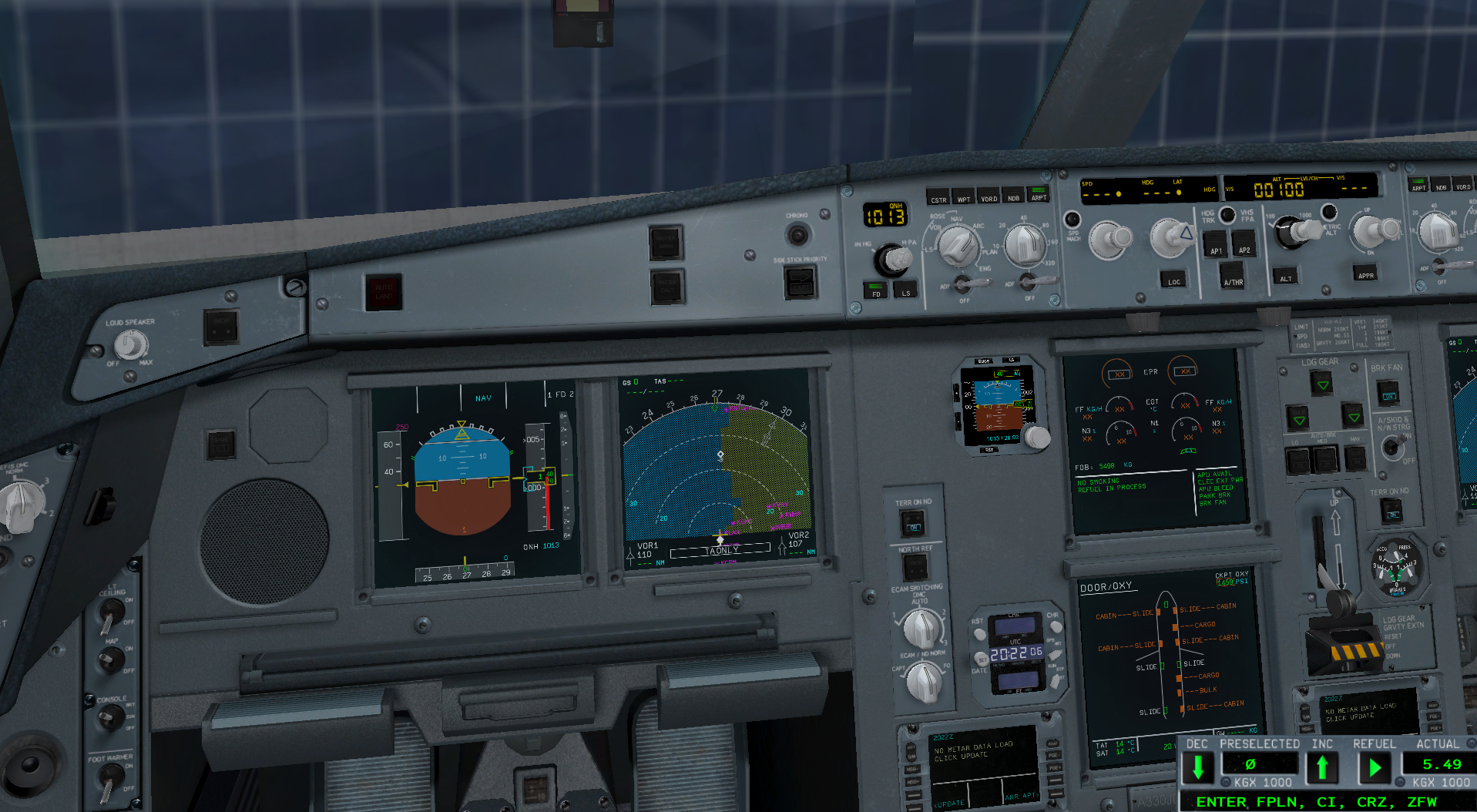The height and width of the screenshot is (812, 1477).
Task: Push the ALT hold button
Action: (1285, 276)
